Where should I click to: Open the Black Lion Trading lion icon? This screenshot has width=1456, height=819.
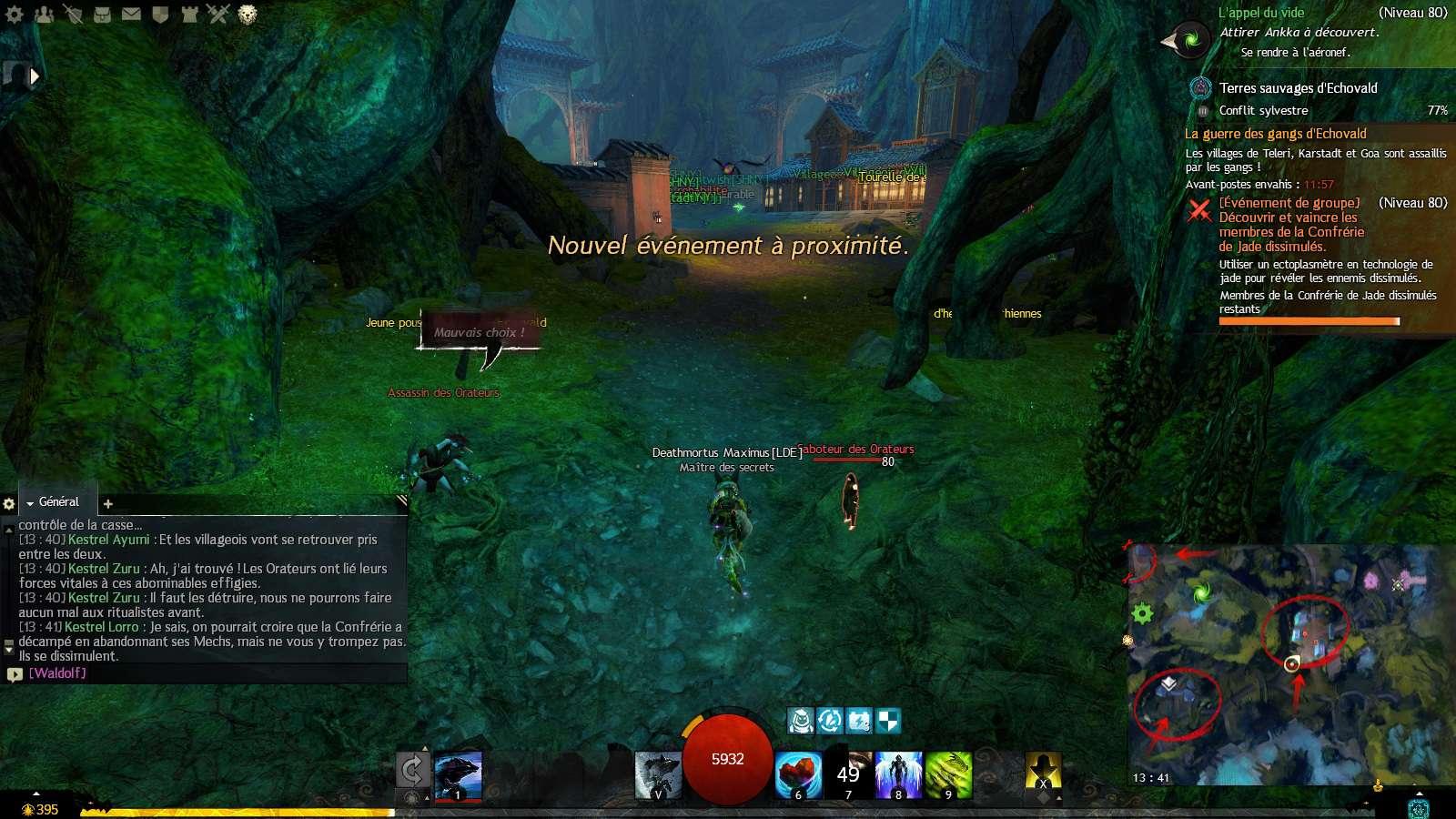pos(247,15)
